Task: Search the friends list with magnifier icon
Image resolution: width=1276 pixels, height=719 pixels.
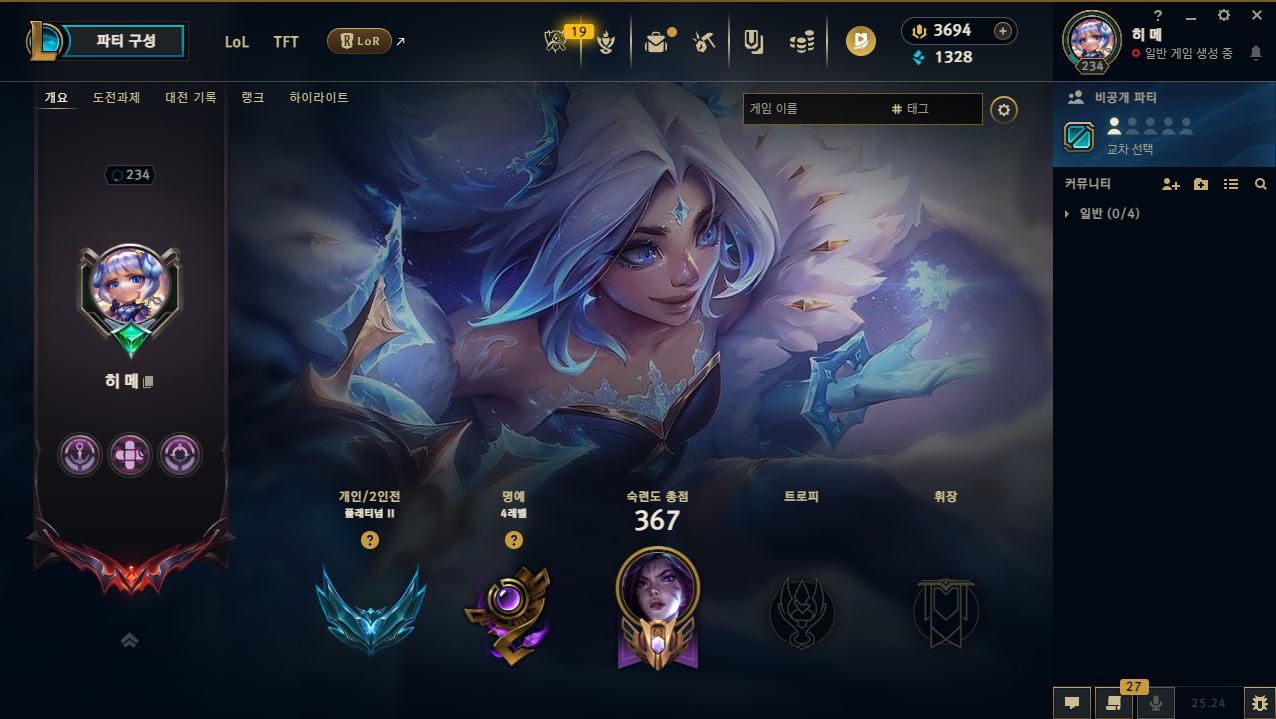Action: point(1261,184)
